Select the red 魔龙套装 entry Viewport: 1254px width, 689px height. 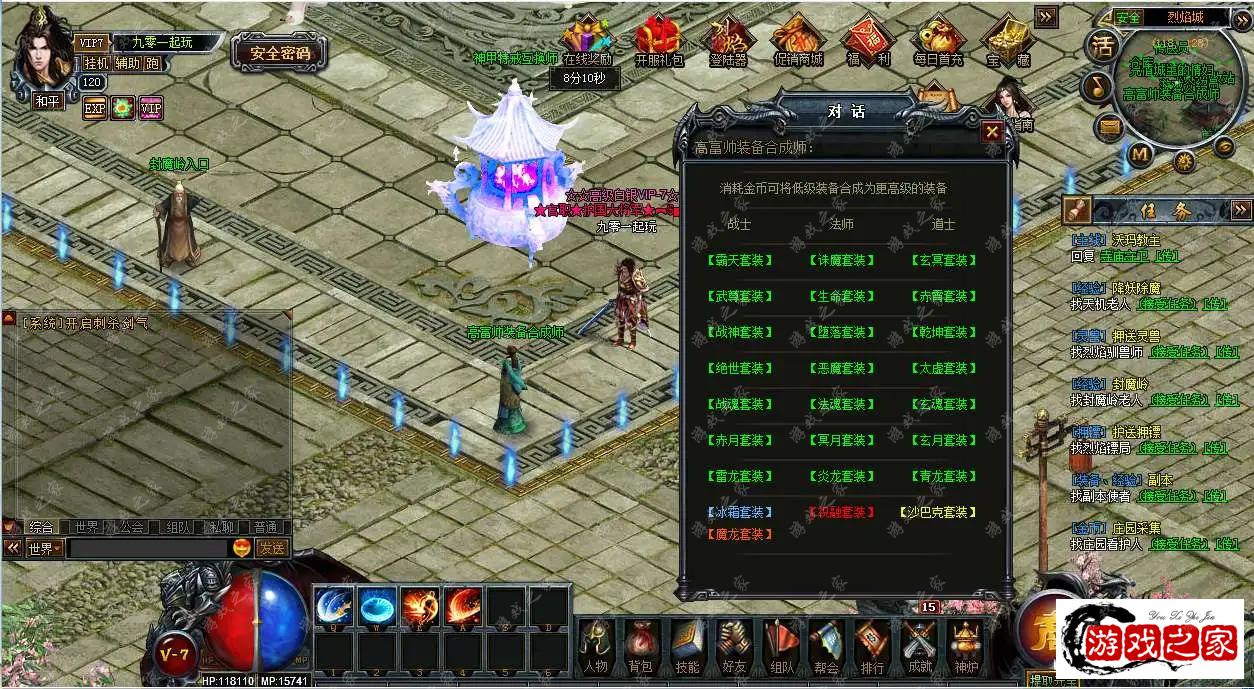tap(741, 534)
